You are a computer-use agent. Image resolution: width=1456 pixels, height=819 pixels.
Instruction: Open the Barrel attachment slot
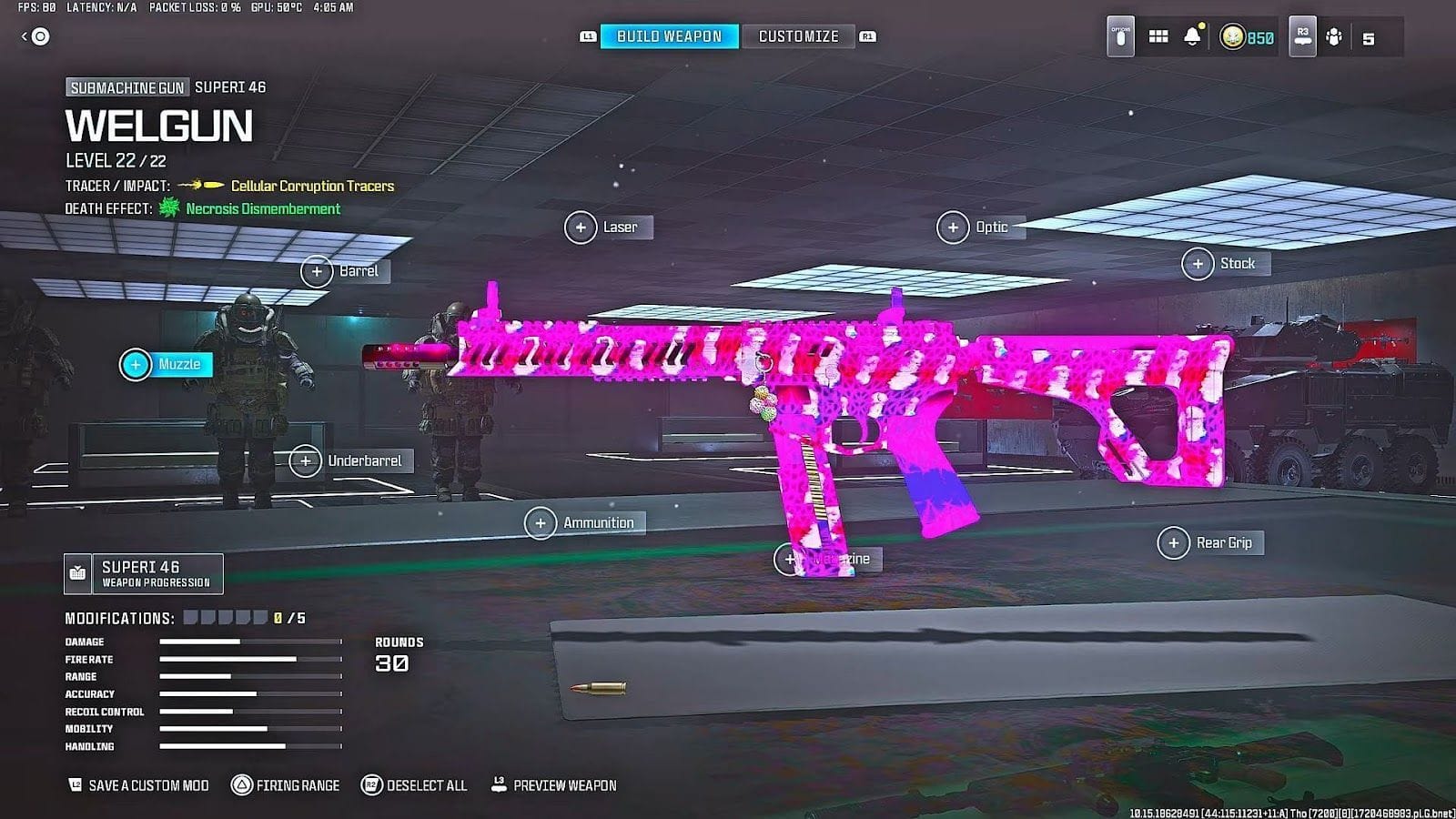[348, 270]
